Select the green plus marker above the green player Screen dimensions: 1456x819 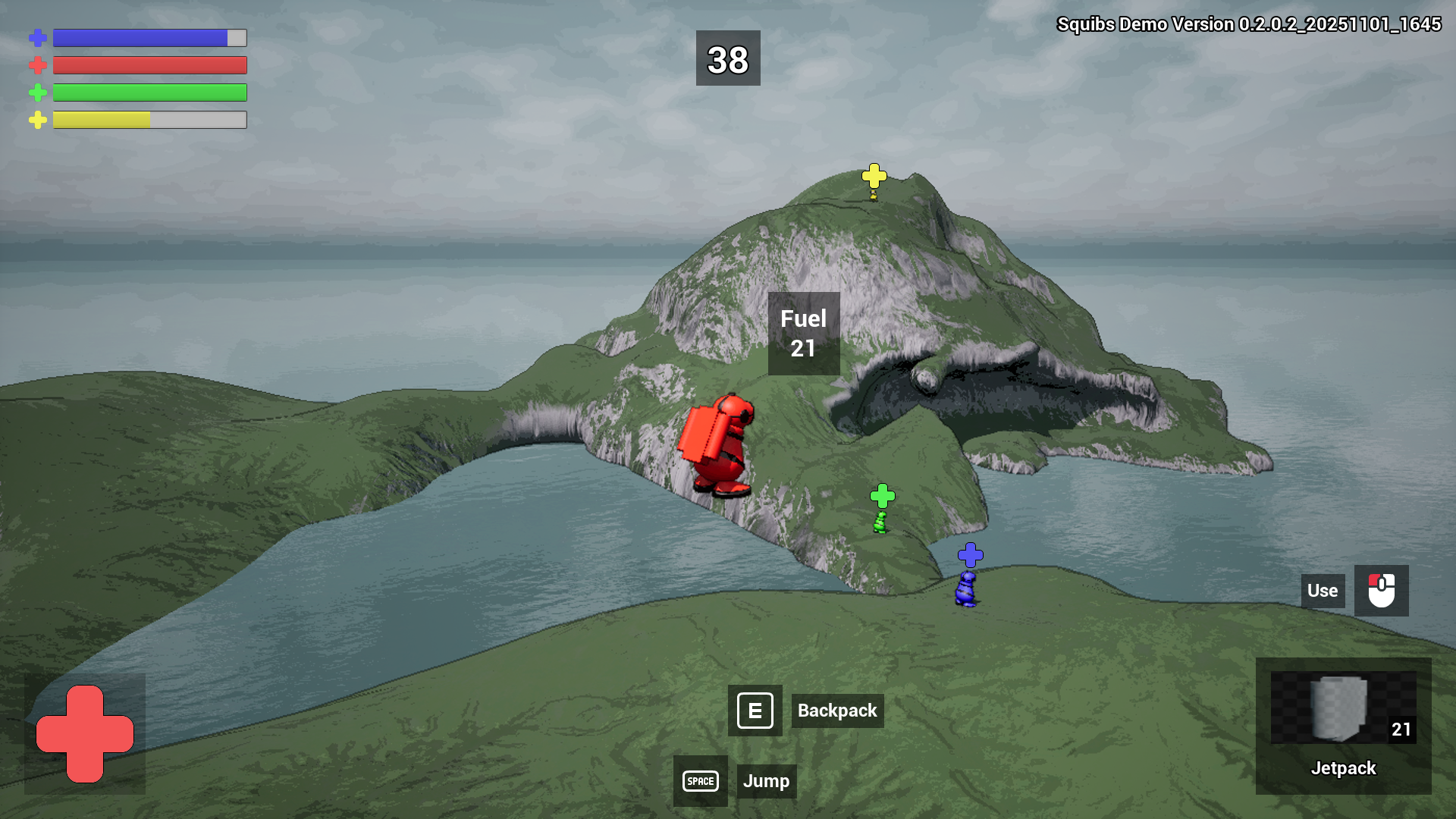tap(882, 496)
